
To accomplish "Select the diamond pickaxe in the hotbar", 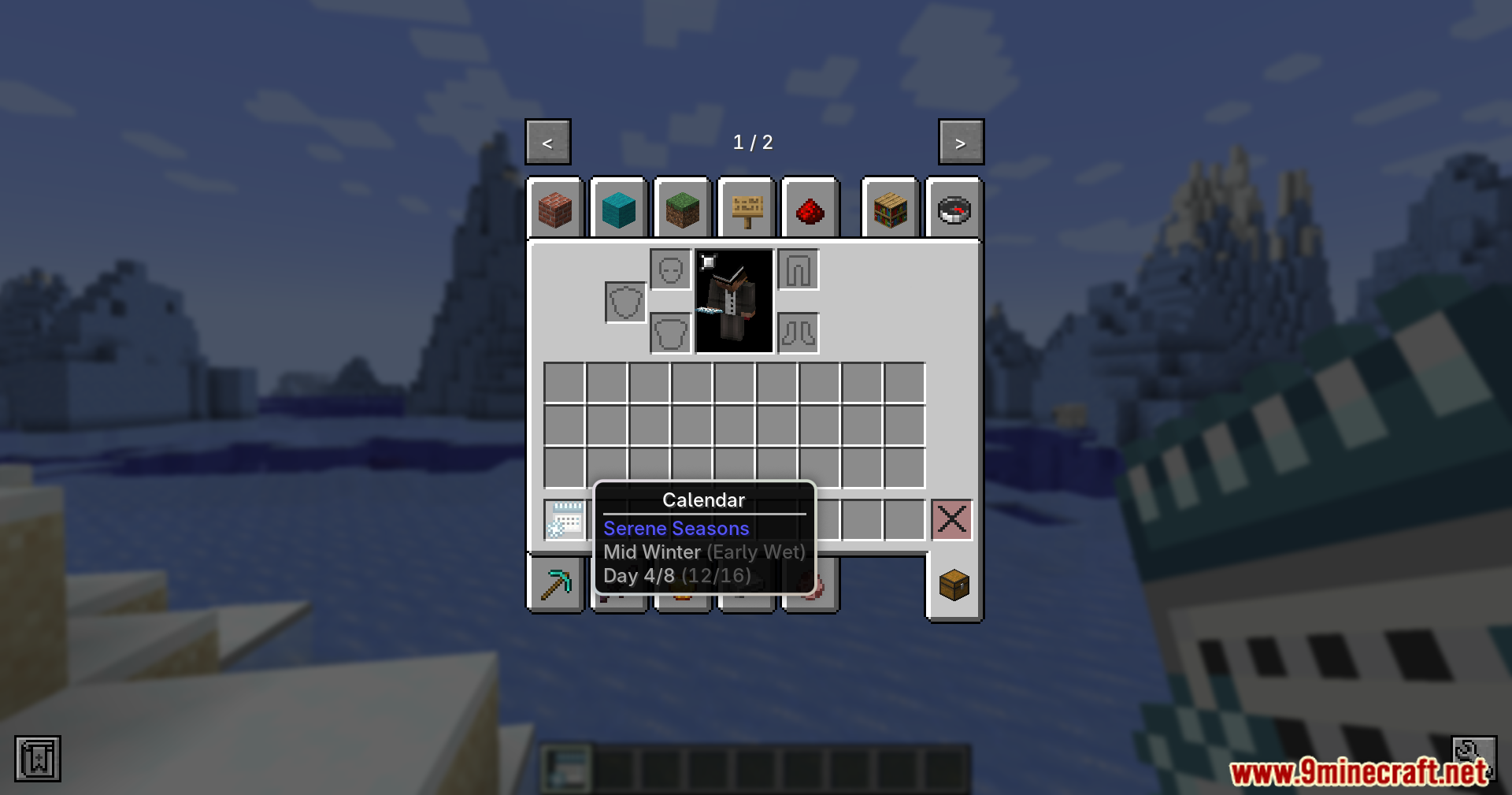I will (x=556, y=583).
